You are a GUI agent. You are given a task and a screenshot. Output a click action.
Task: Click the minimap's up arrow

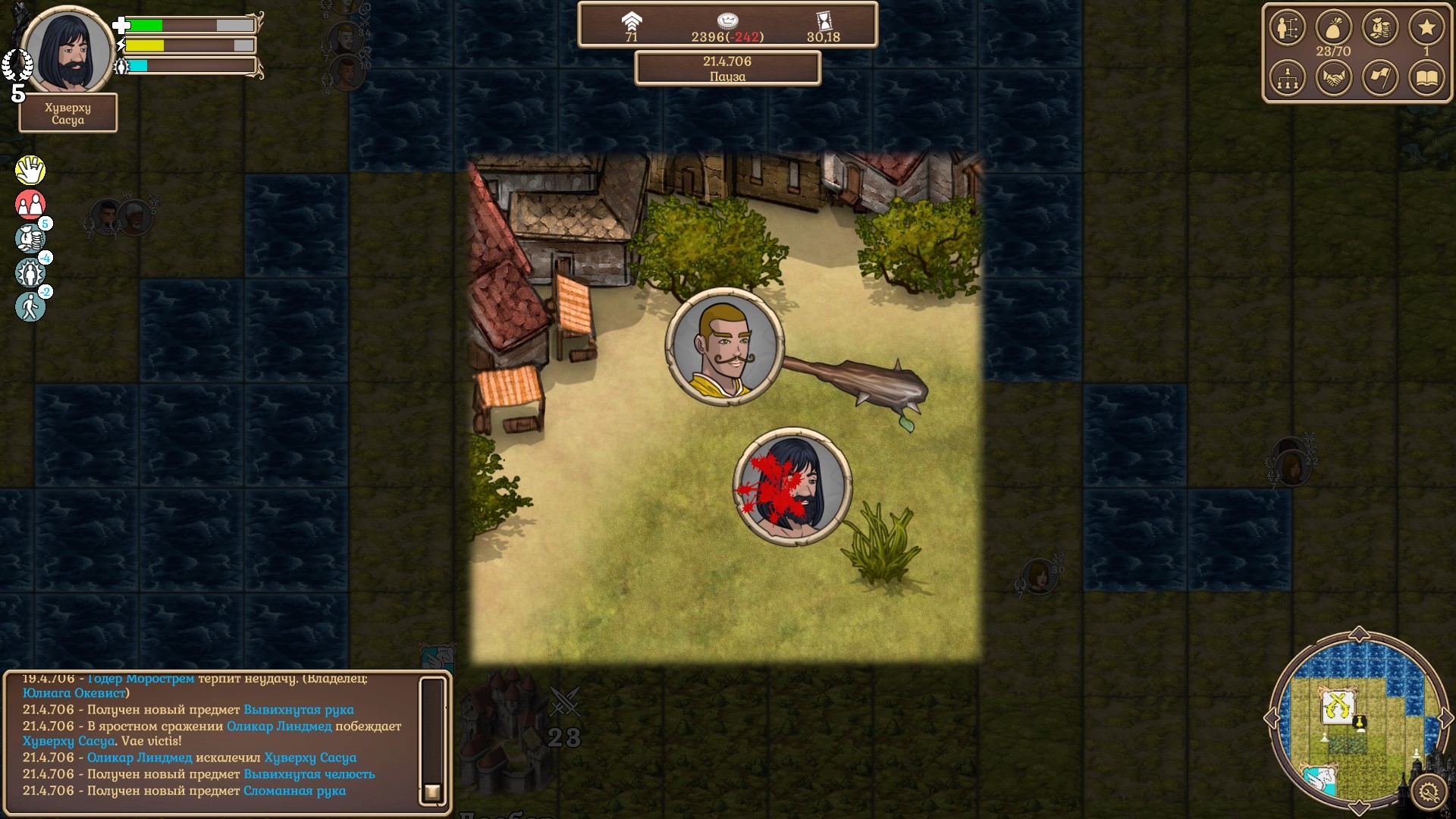click(x=1359, y=634)
